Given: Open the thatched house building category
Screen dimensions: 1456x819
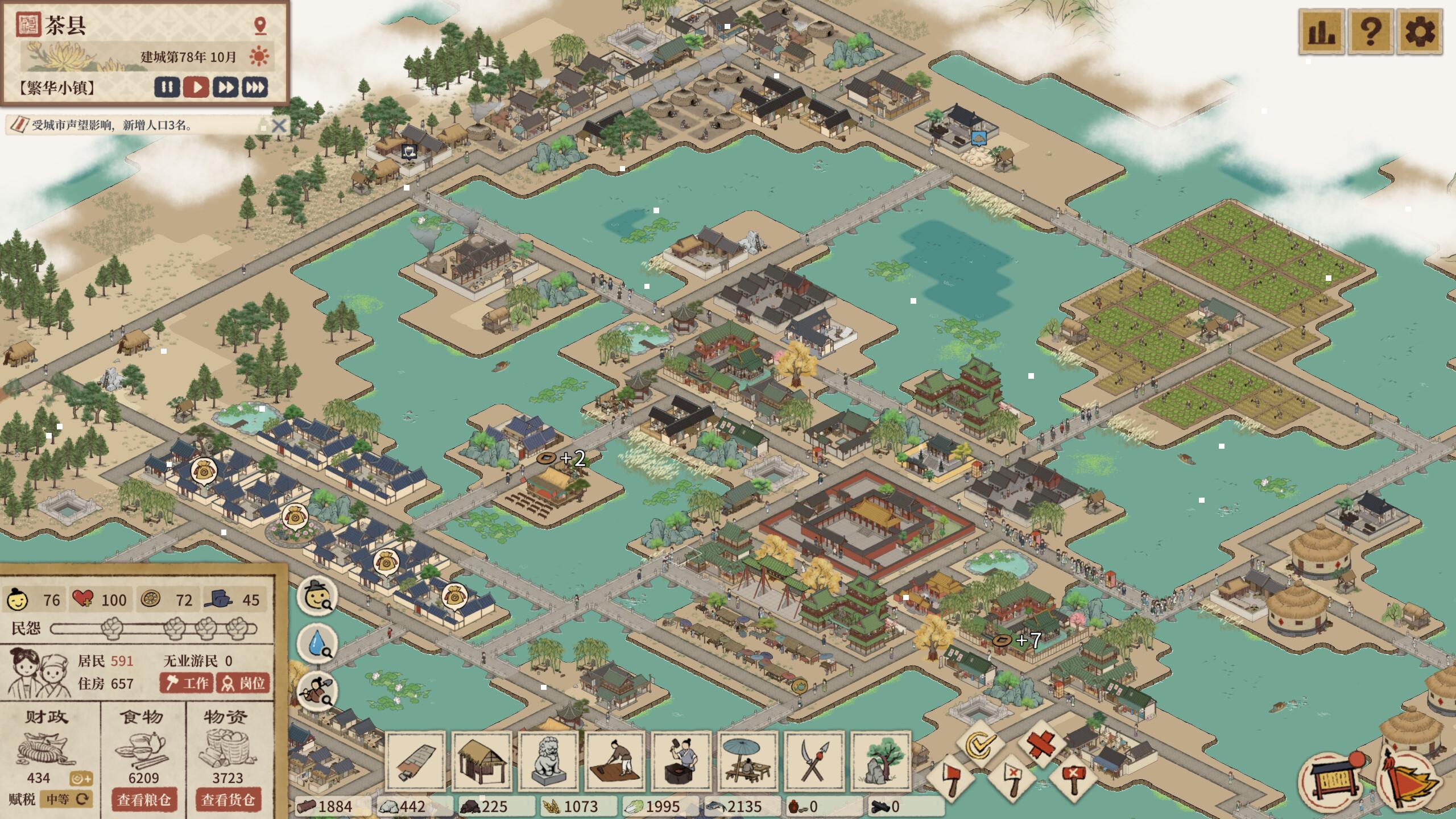Looking at the screenshot, I should click(x=482, y=762).
